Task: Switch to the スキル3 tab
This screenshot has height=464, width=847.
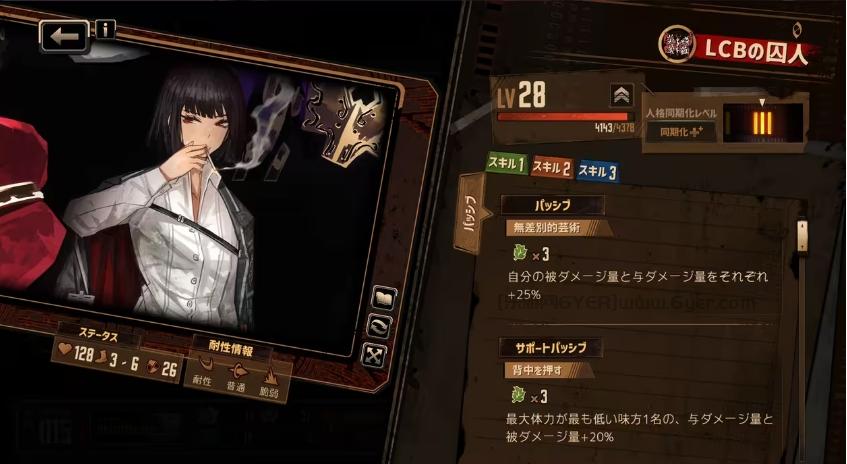Action: pyautogui.click(x=597, y=171)
